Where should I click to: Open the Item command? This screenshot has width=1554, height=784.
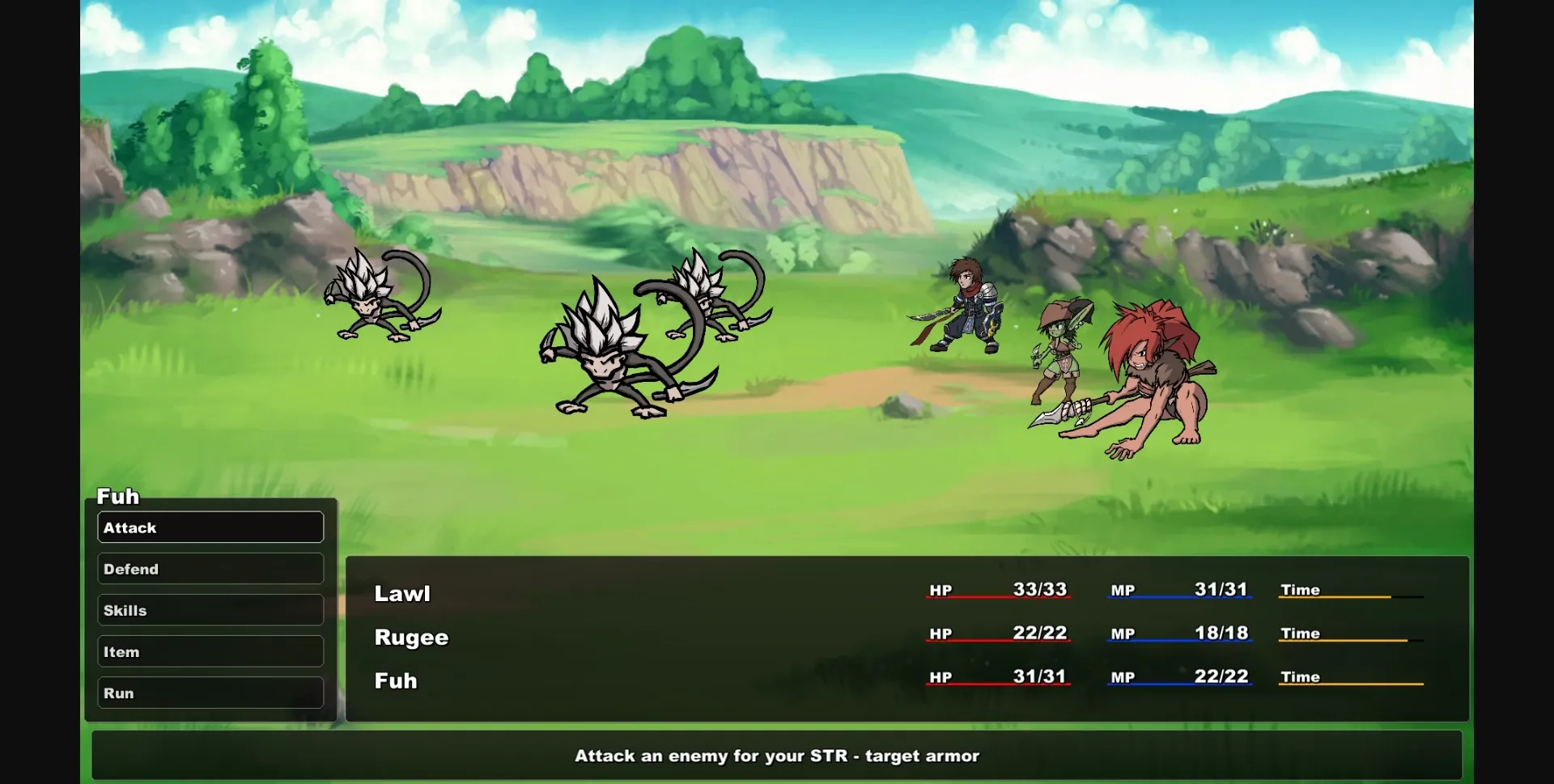click(x=210, y=651)
